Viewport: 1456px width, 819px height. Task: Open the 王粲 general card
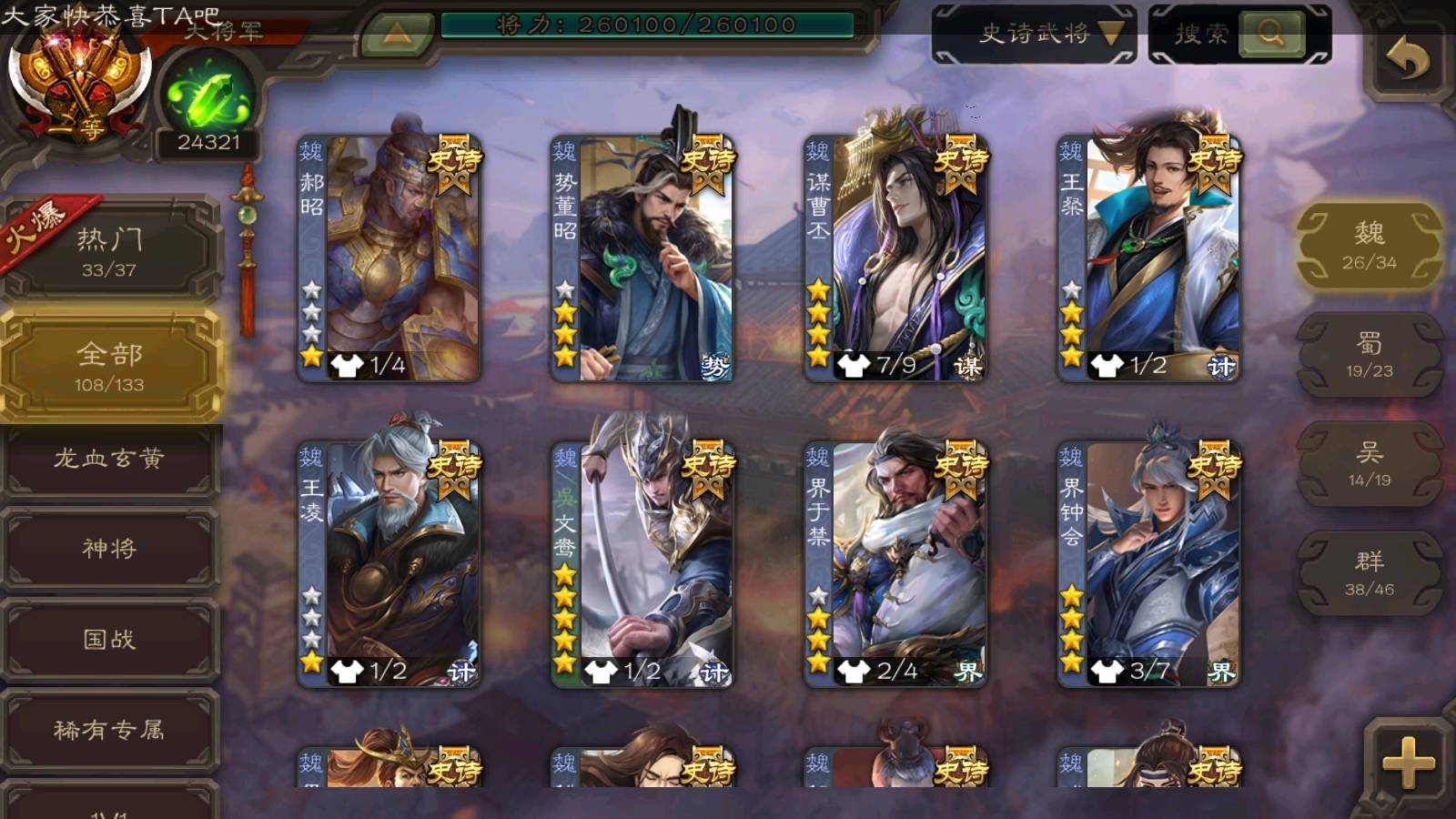(1148, 258)
